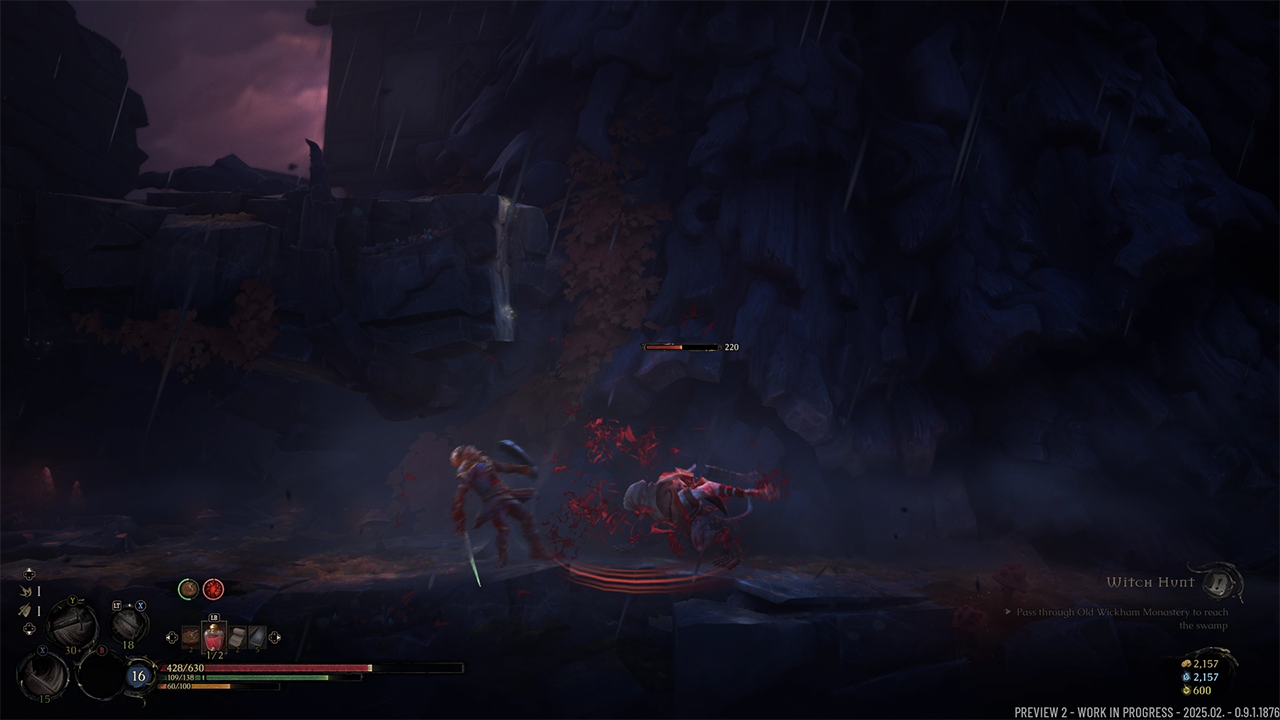Activate the weapon skill costing 18
The width and height of the screenshot is (1280, 720).
pos(129,624)
